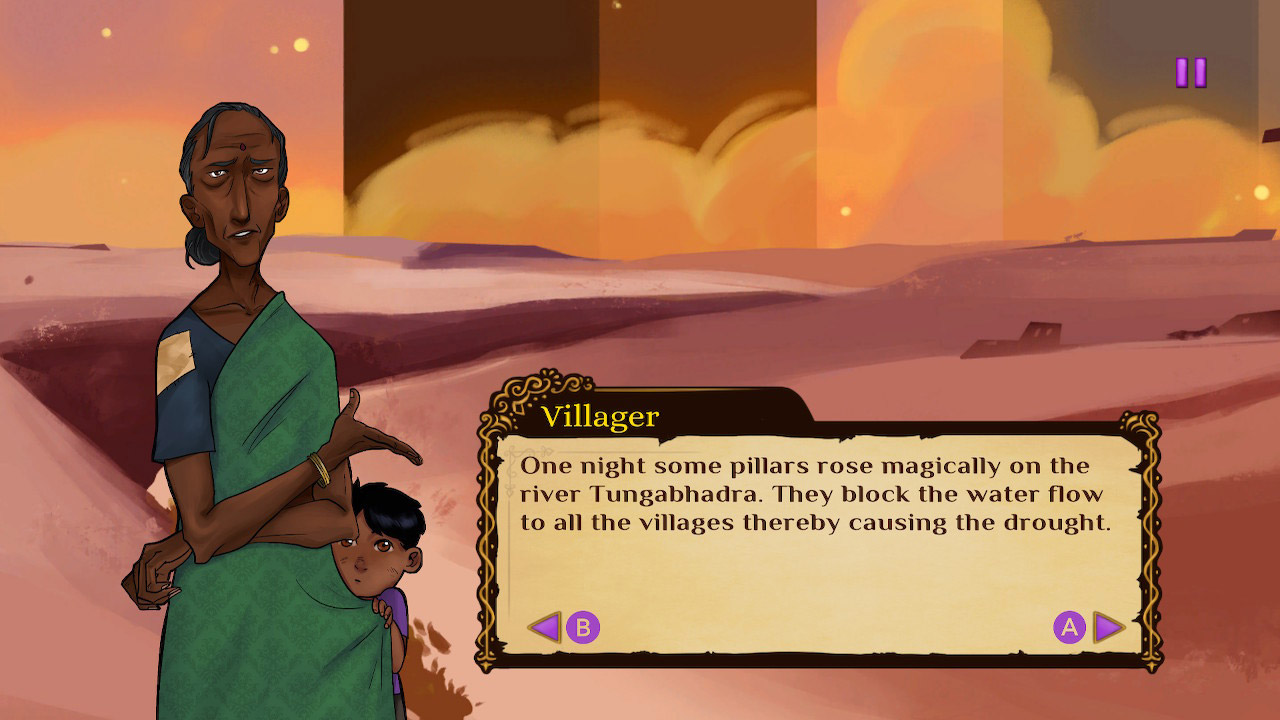The image size is (1280, 720).
Task: Go back with the left dialogue arrow
Action: pyautogui.click(x=544, y=627)
